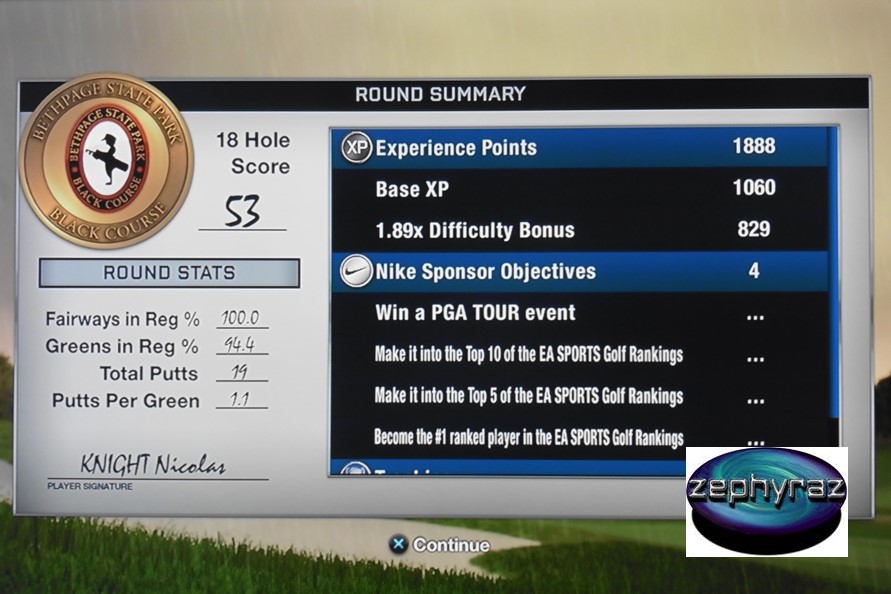The width and height of the screenshot is (891, 594).
Task: Open the Nike Sponsor Objectives section
Action: [580, 271]
